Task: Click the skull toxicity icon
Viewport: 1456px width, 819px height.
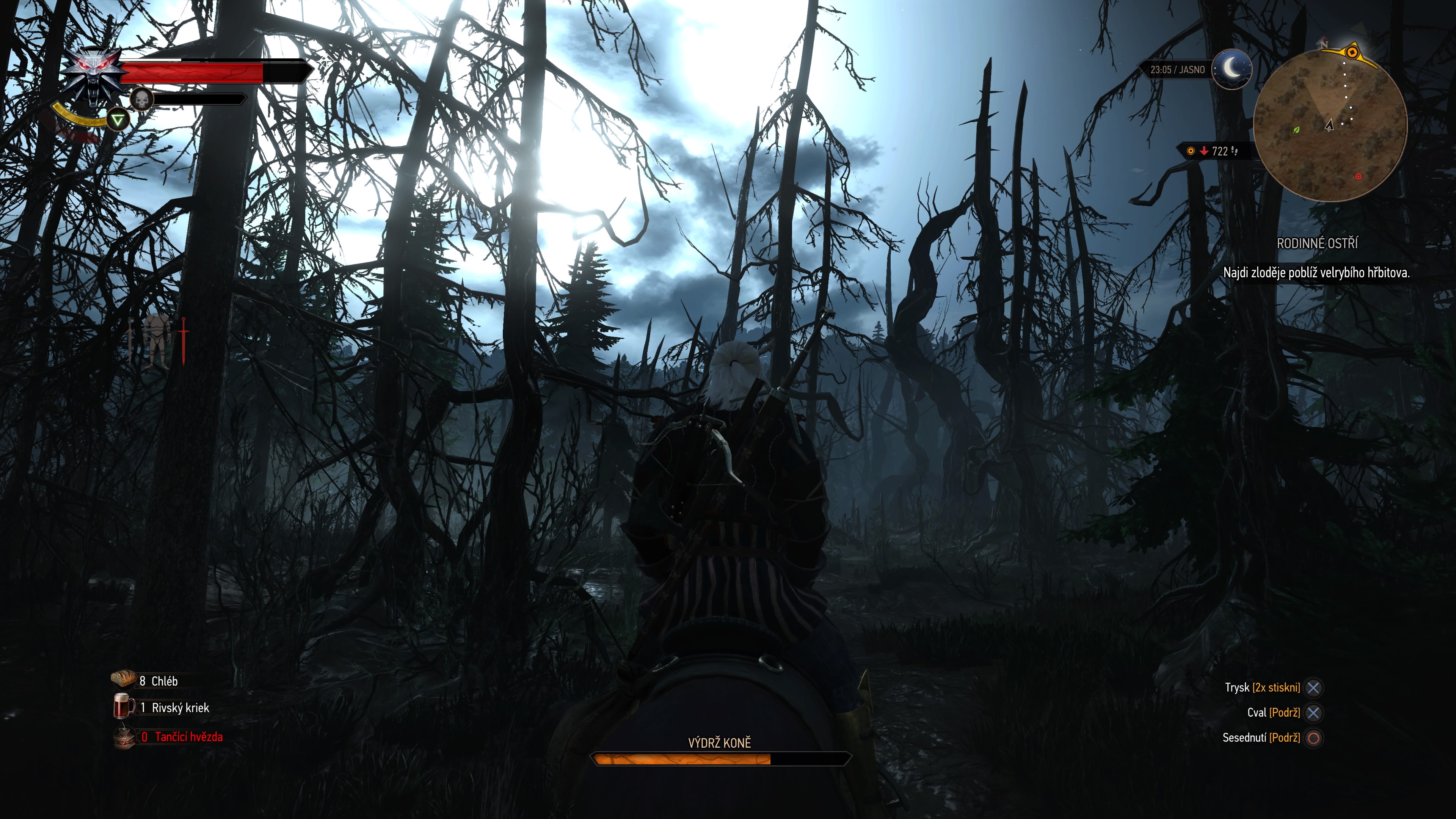Action: pyautogui.click(x=141, y=100)
